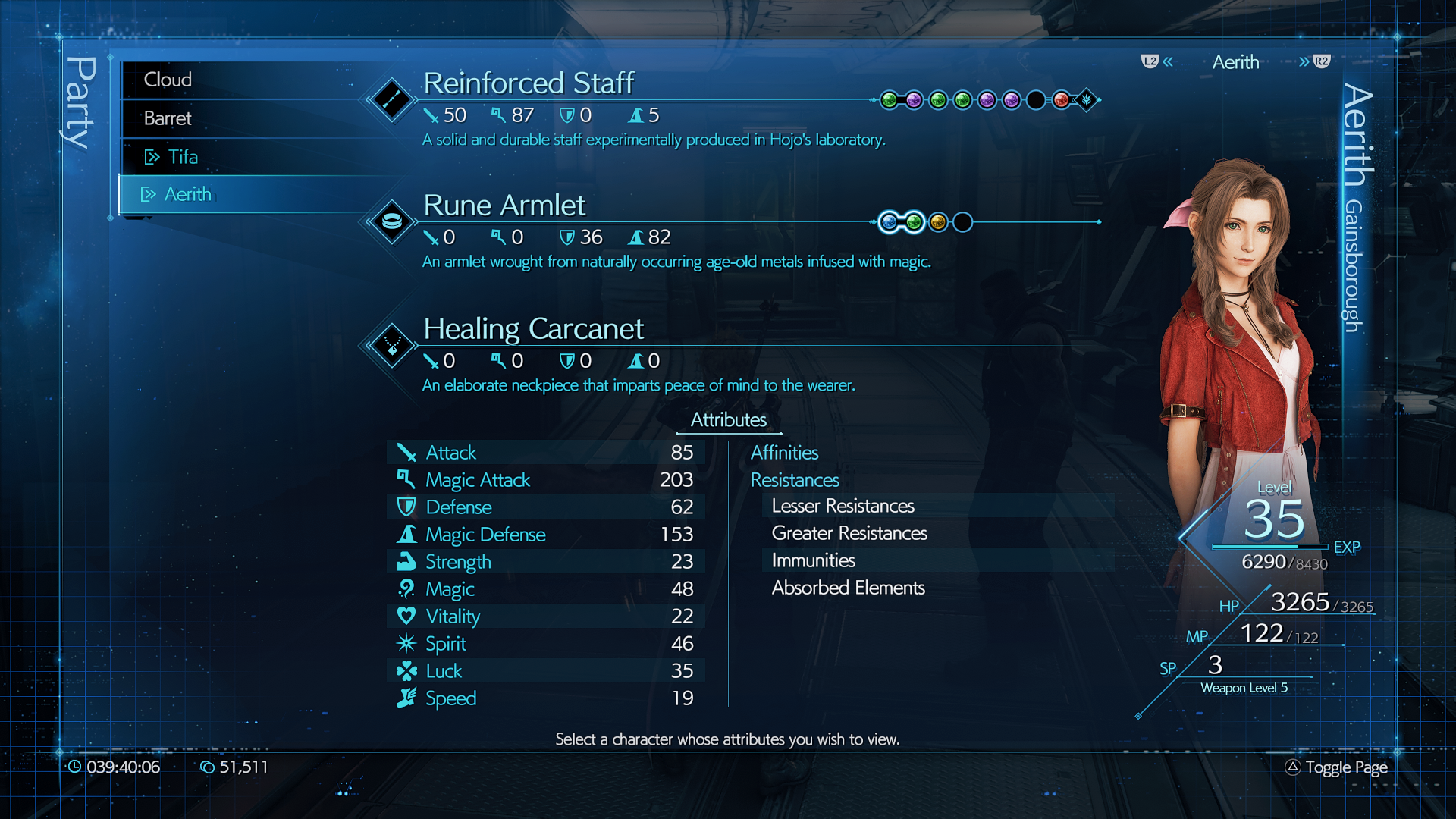Select the Immunities entry
The image size is (1456, 819).
pyautogui.click(x=813, y=560)
